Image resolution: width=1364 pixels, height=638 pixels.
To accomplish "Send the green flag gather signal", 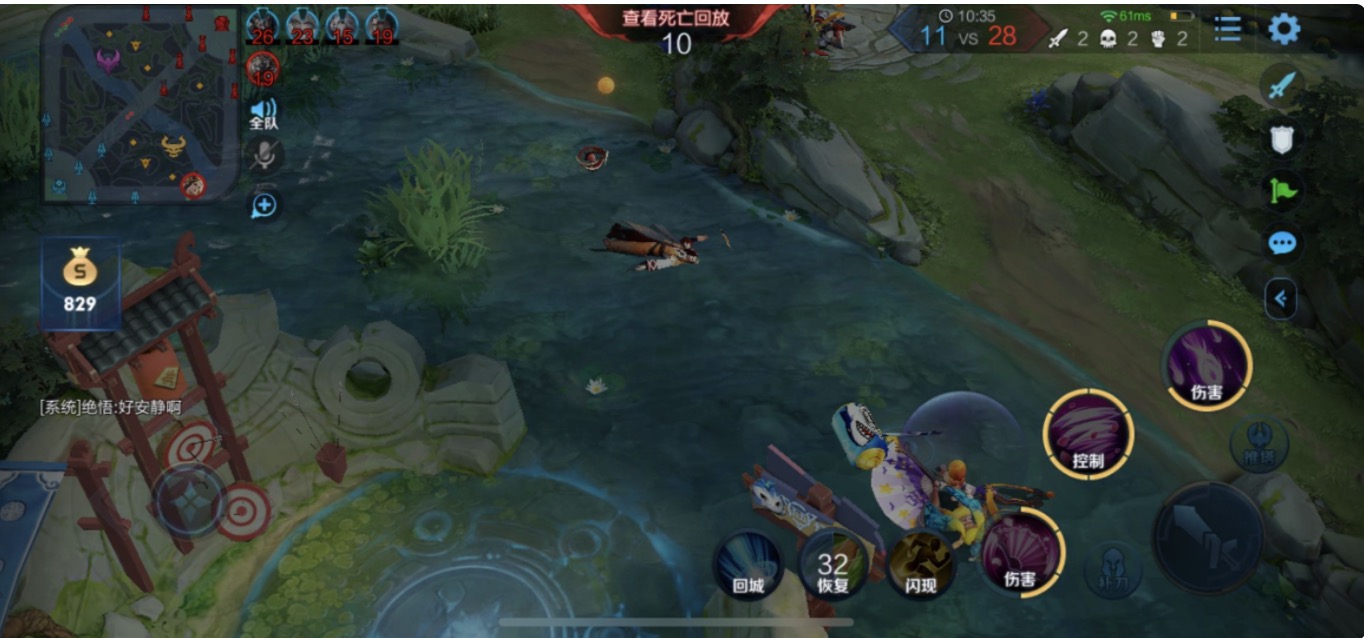I will pyautogui.click(x=1281, y=190).
